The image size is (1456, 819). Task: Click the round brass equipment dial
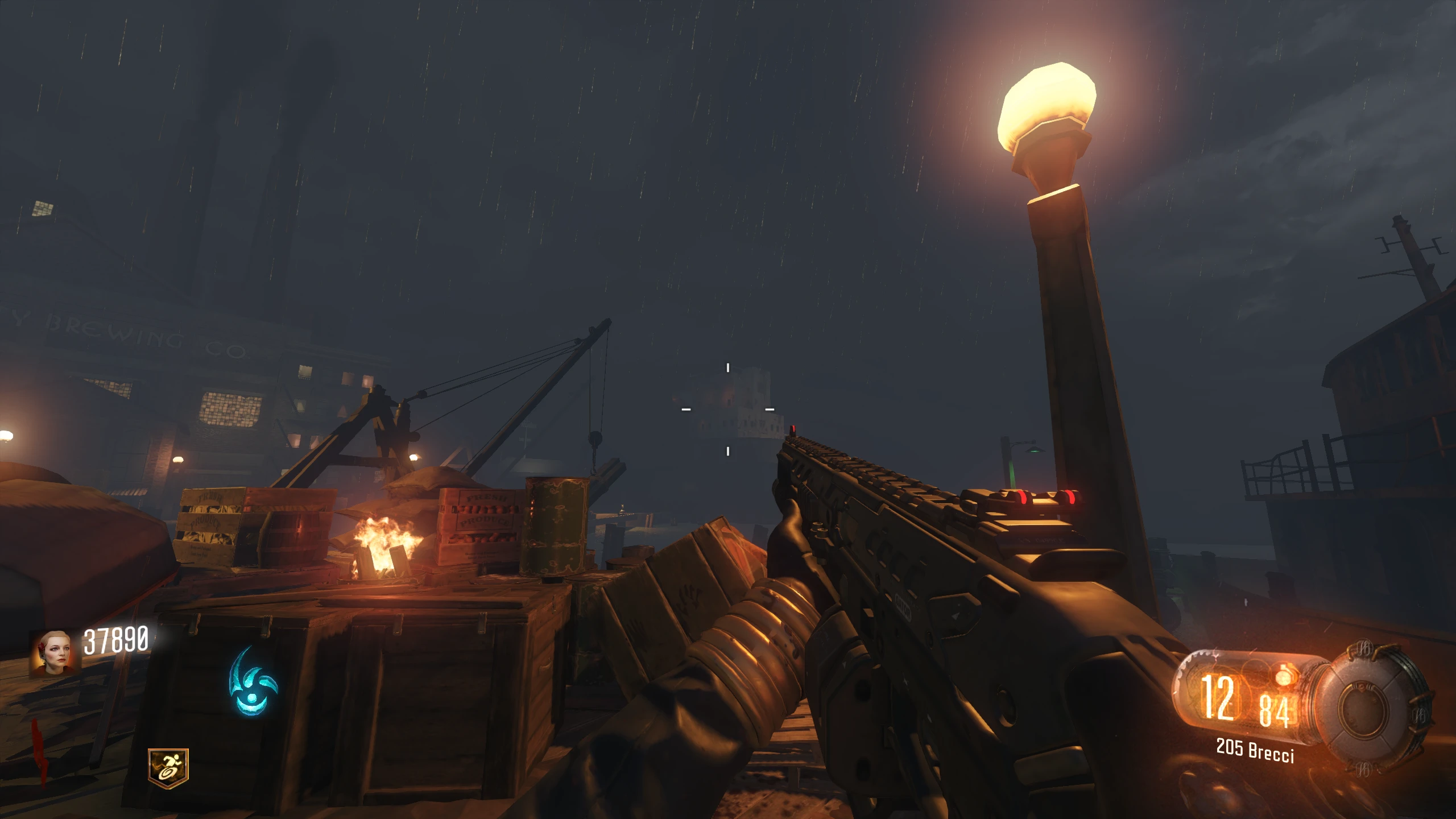point(1373,708)
